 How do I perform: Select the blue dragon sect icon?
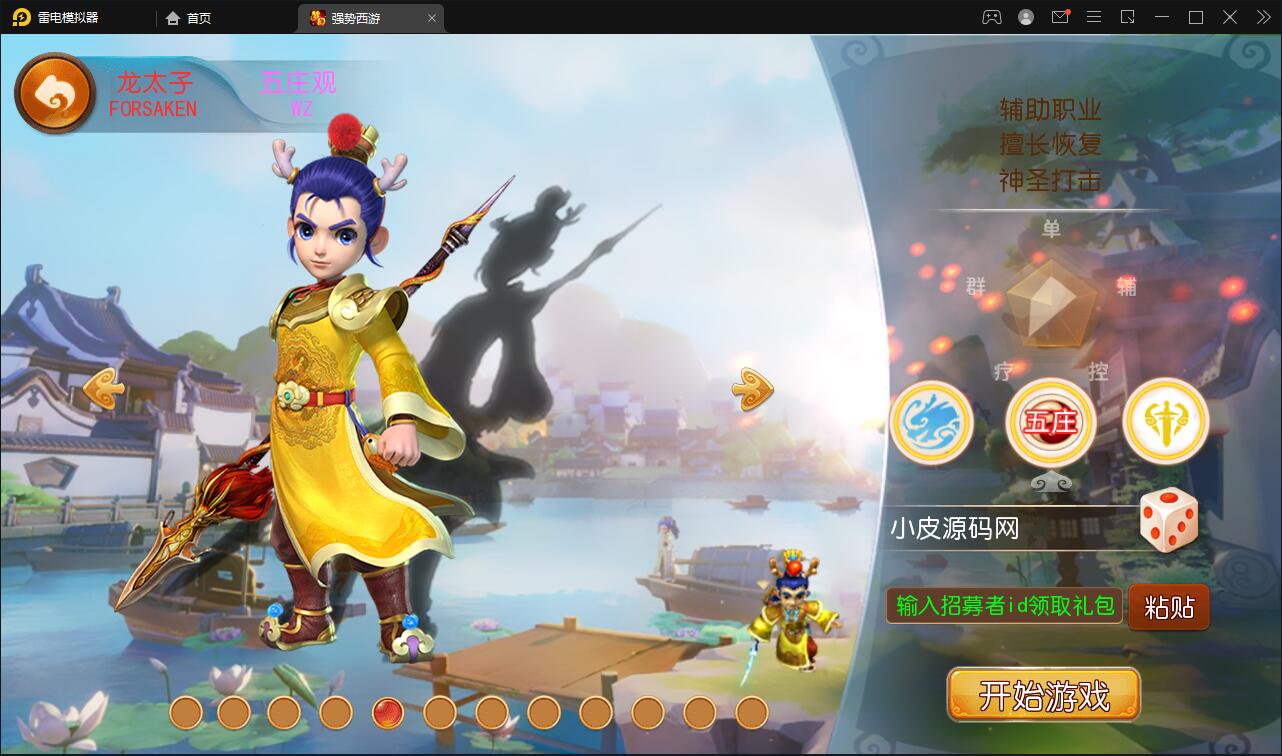(931, 422)
